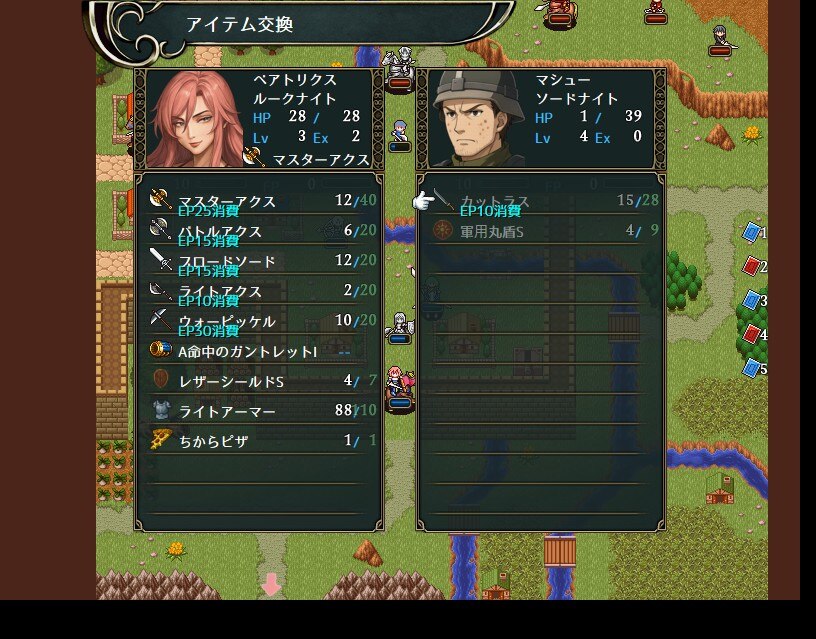Choose the blue card icon numbered 3

click(751, 301)
